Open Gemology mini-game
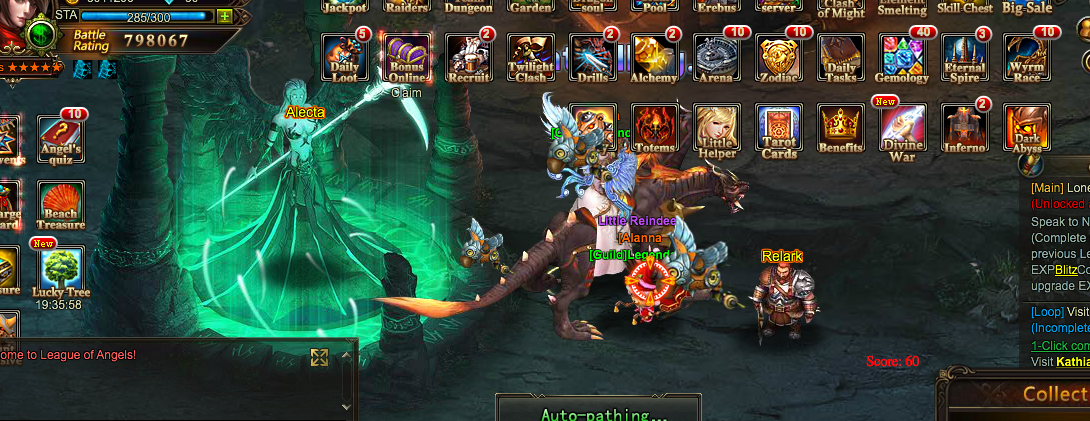The height and width of the screenshot is (421, 1090). 903,58
